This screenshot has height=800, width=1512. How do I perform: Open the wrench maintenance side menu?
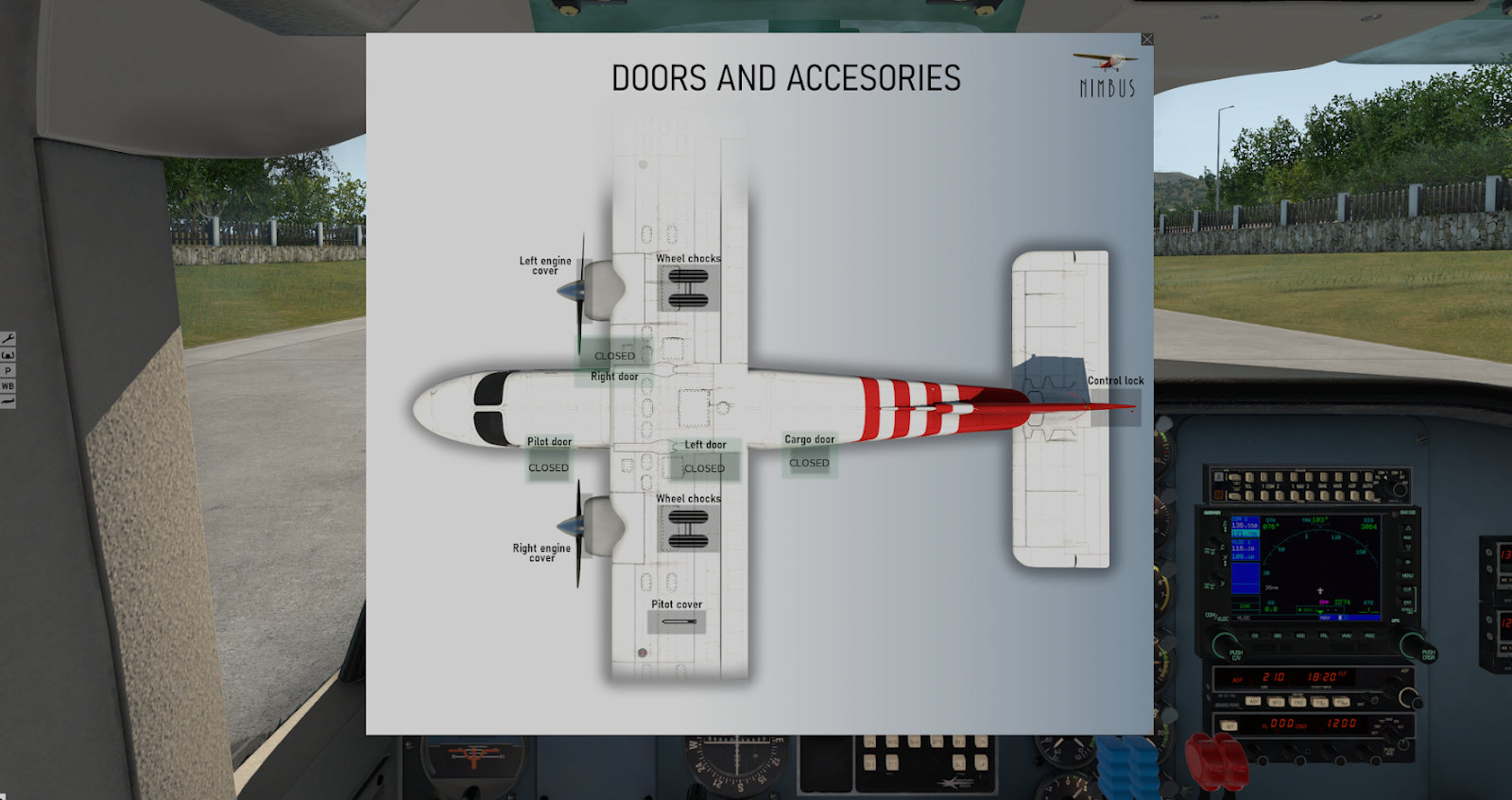coord(8,338)
